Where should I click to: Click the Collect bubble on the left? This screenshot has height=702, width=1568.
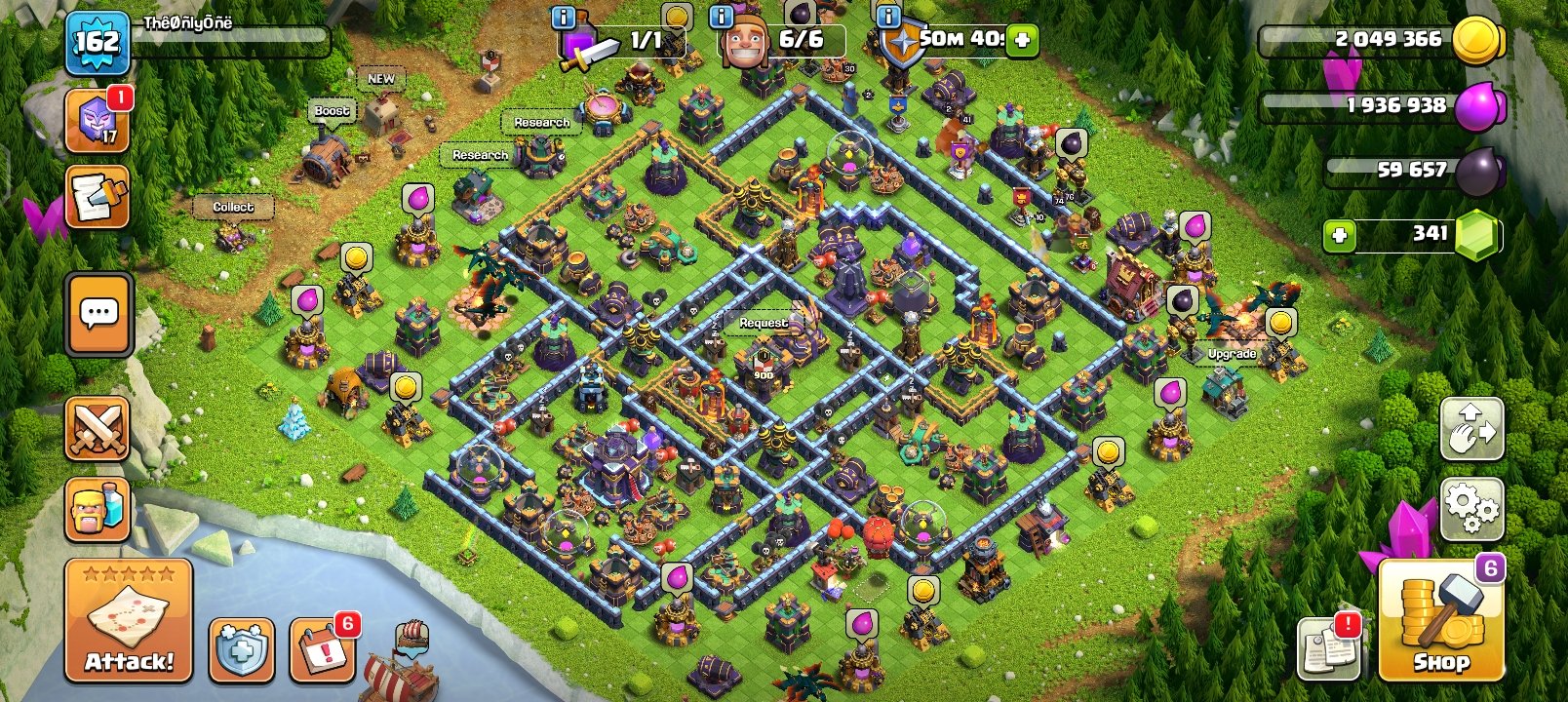coord(232,207)
